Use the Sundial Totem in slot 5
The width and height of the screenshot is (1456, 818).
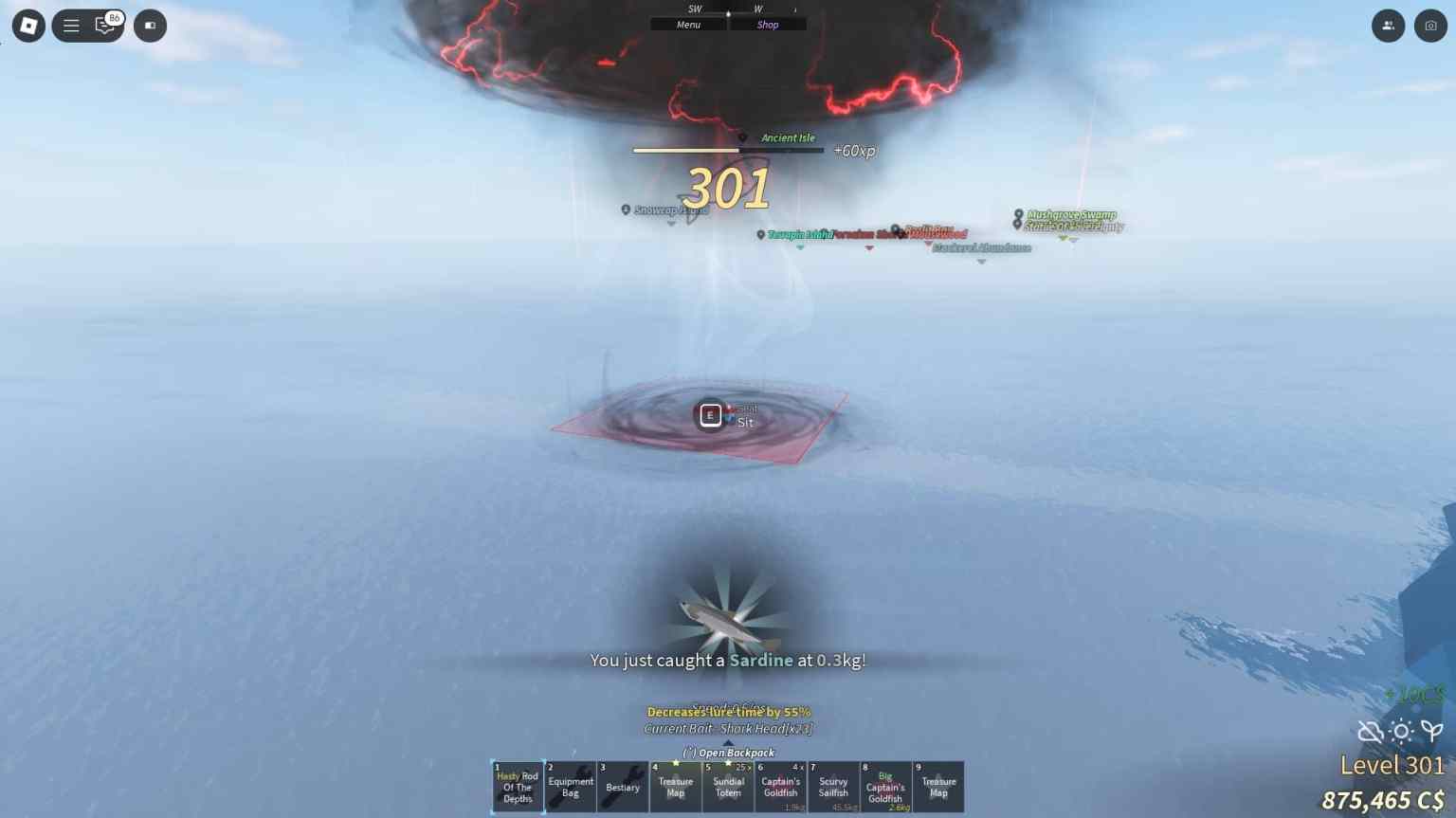click(x=729, y=787)
